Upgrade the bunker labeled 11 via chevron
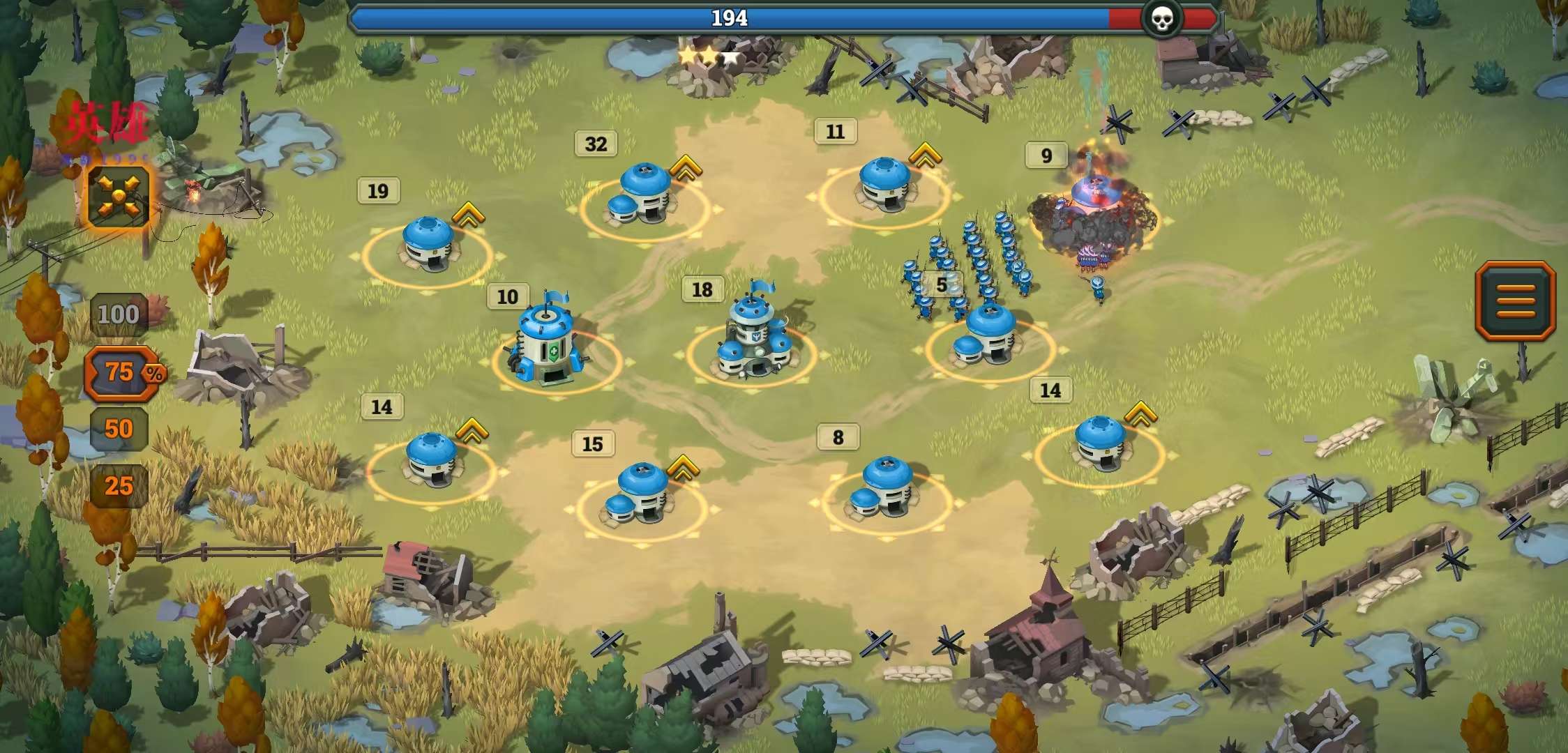The width and height of the screenshot is (1568, 753). 925,155
